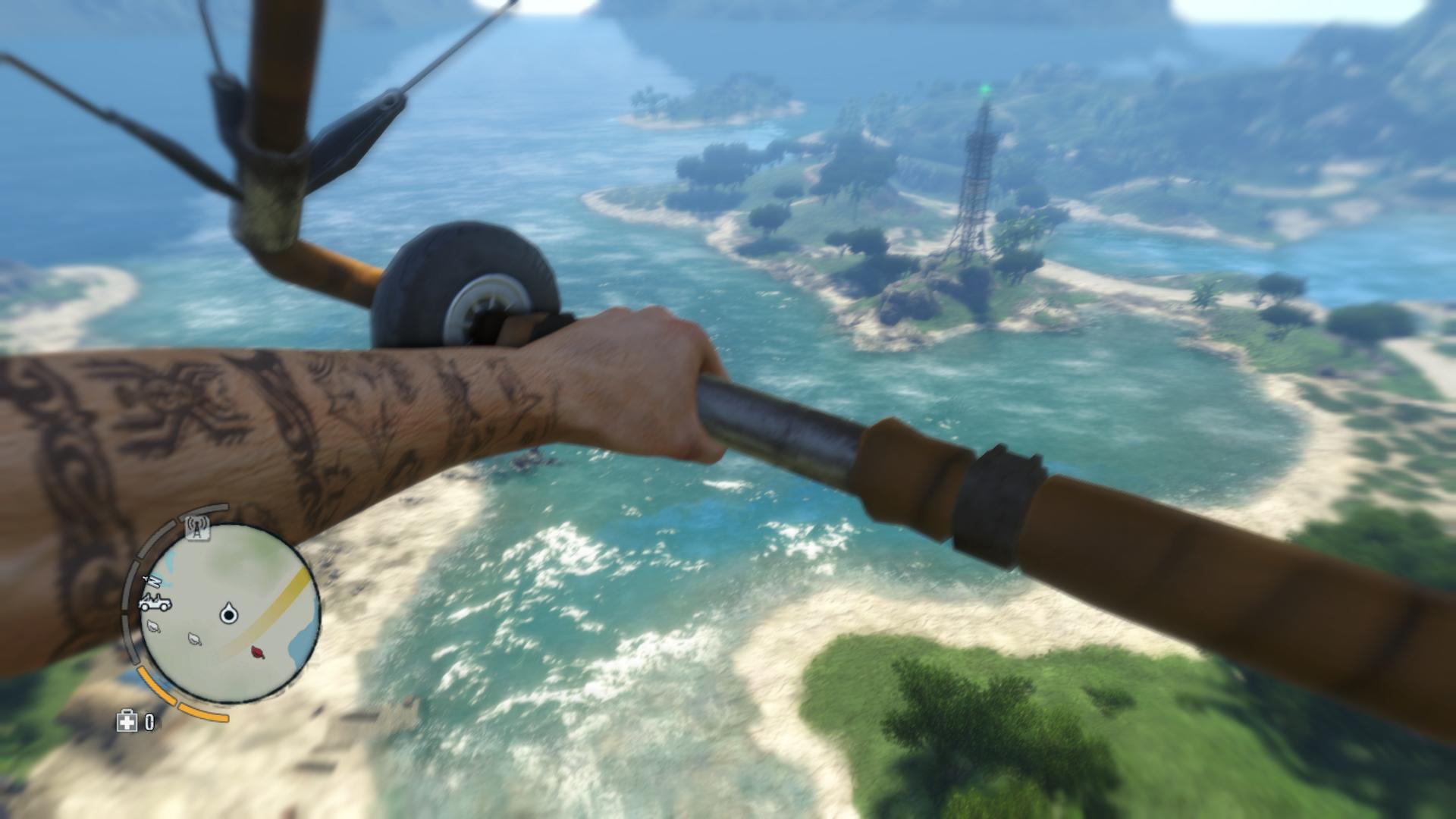Click the jeep vehicle marker on the minimap
Screen dimensions: 1456x819
(x=155, y=604)
